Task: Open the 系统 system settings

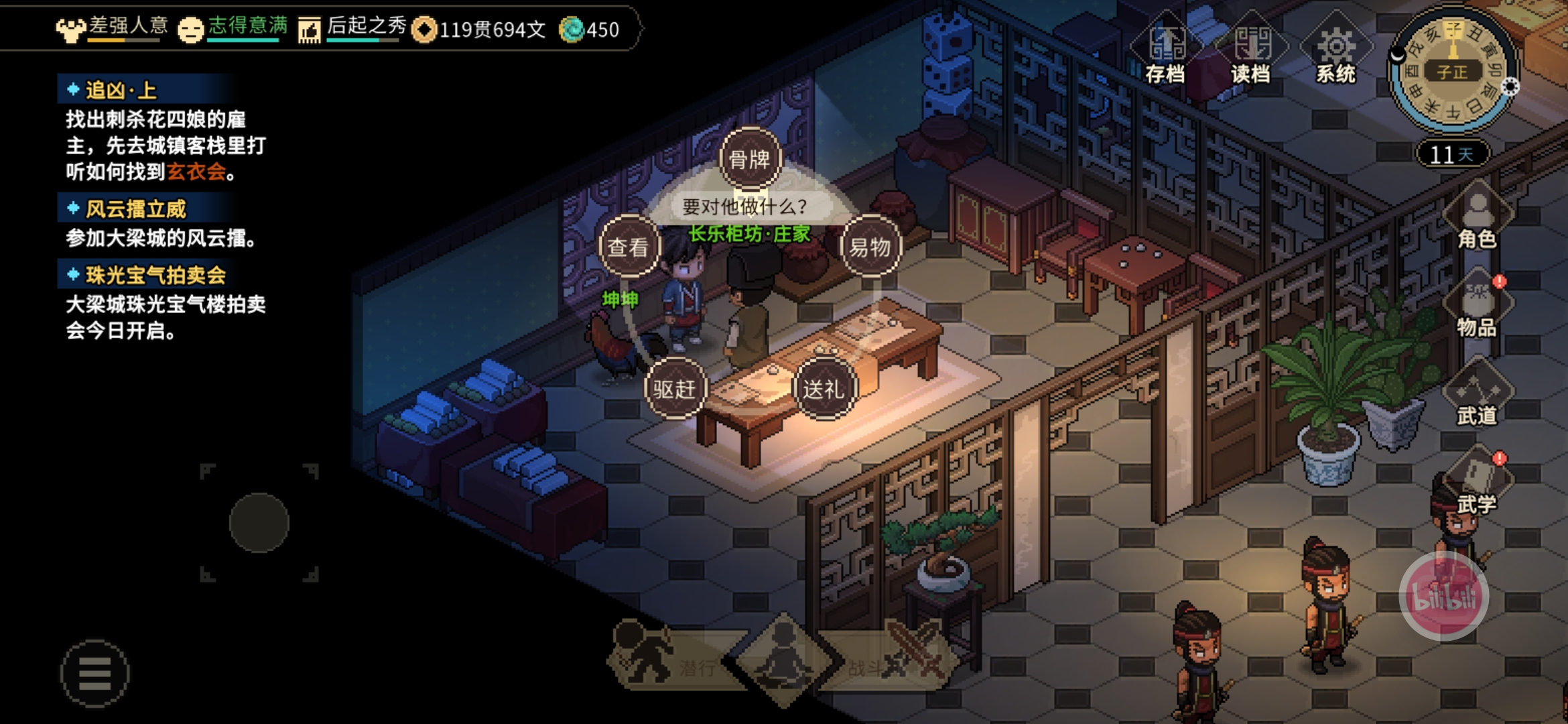Action: (x=1336, y=51)
